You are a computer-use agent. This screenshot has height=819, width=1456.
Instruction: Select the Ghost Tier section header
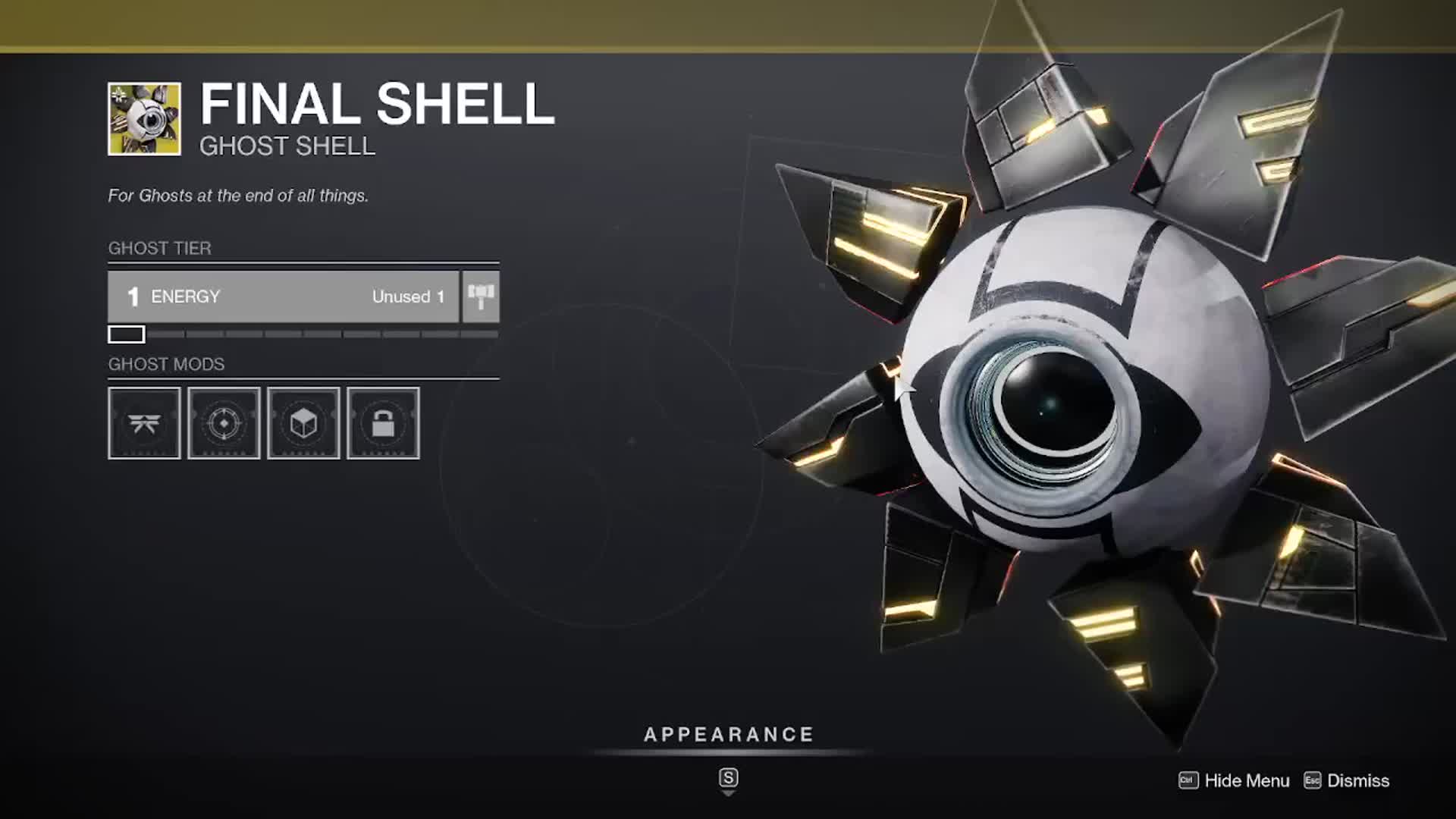[x=159, y=248]
